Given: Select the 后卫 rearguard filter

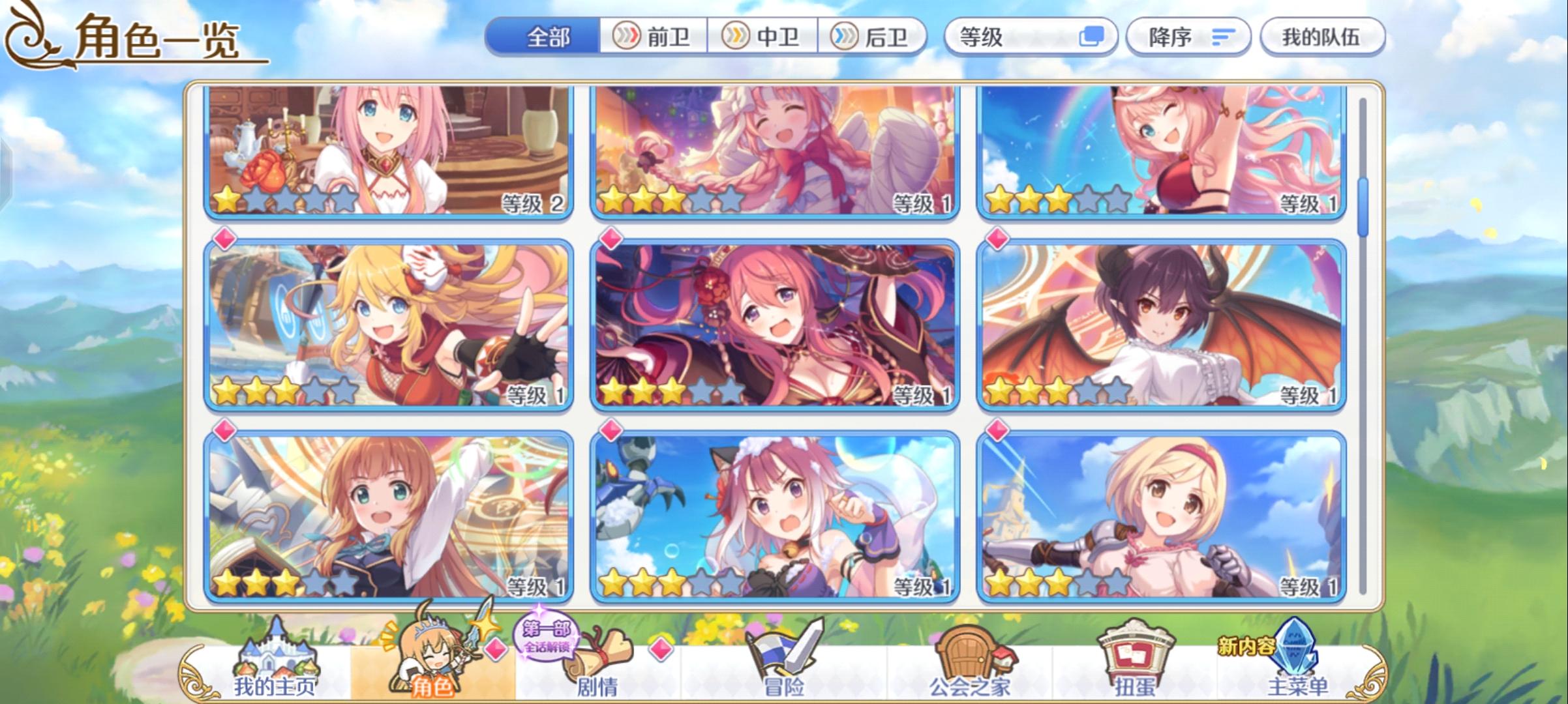Looking at the screenshot, I should (874, 37).
